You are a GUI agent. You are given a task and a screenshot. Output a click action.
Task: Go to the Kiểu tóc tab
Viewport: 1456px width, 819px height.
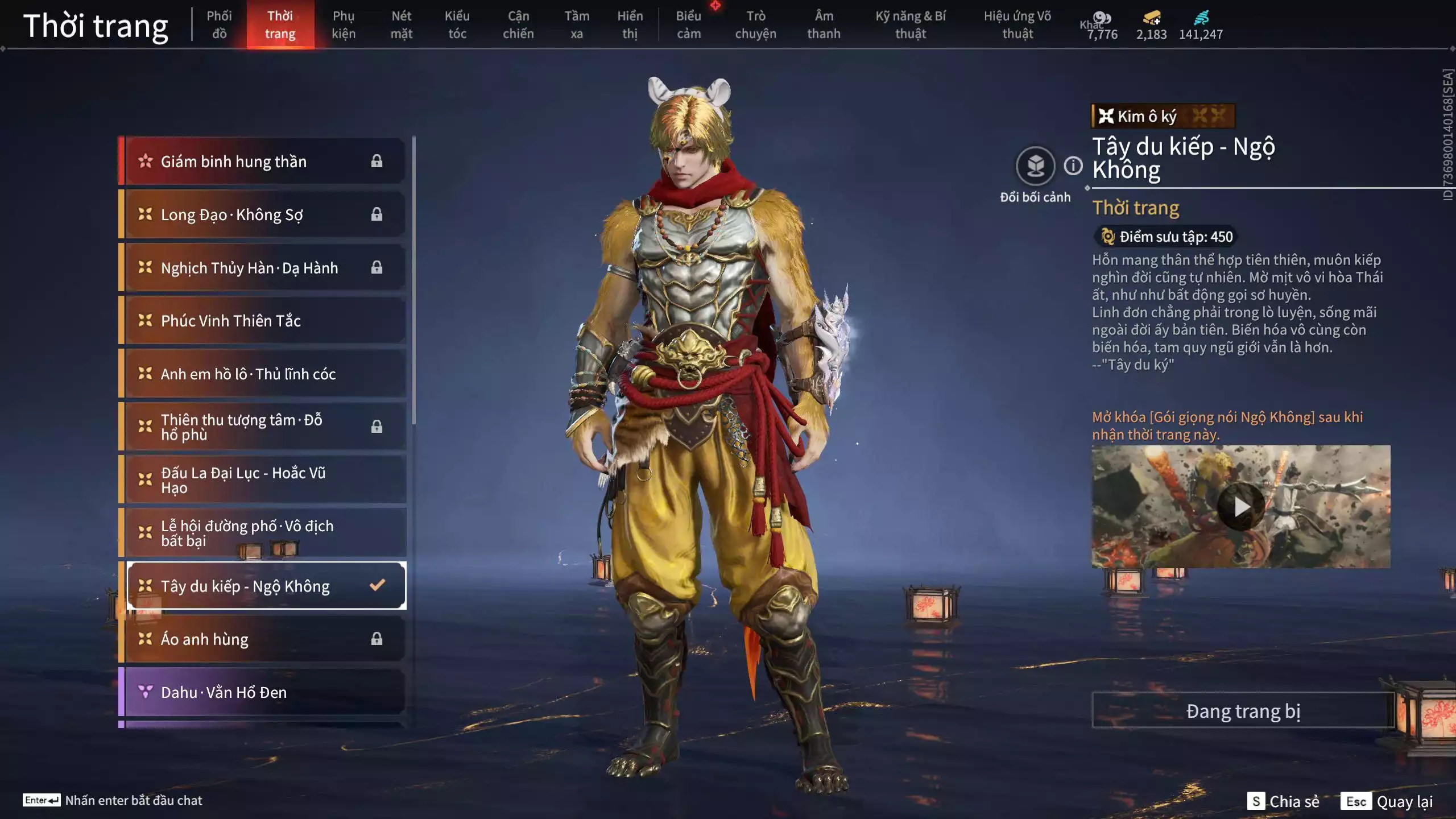click(457, 24)
